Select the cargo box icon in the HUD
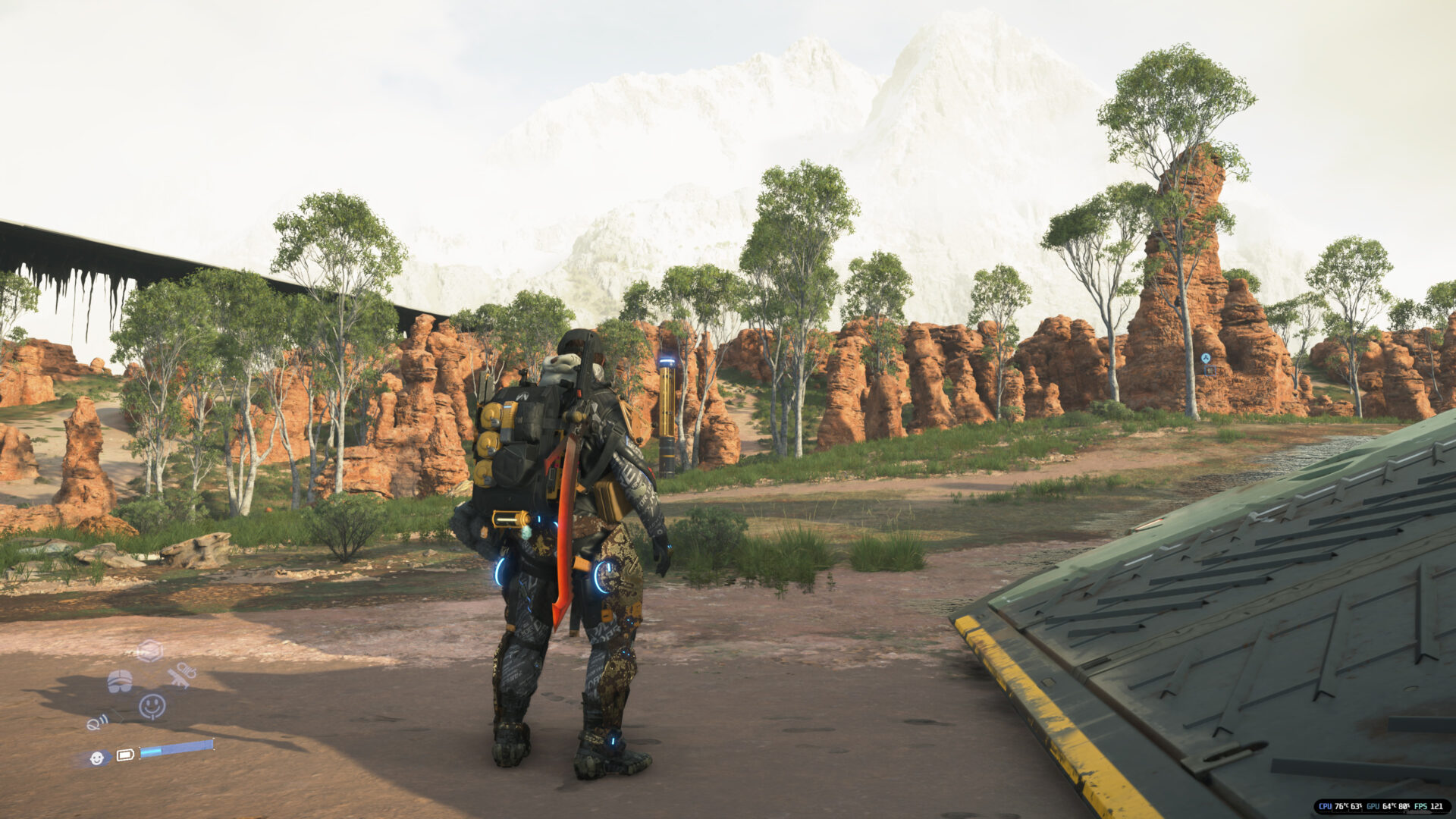Screen dimensions: 1456x819 coord(149,651)
